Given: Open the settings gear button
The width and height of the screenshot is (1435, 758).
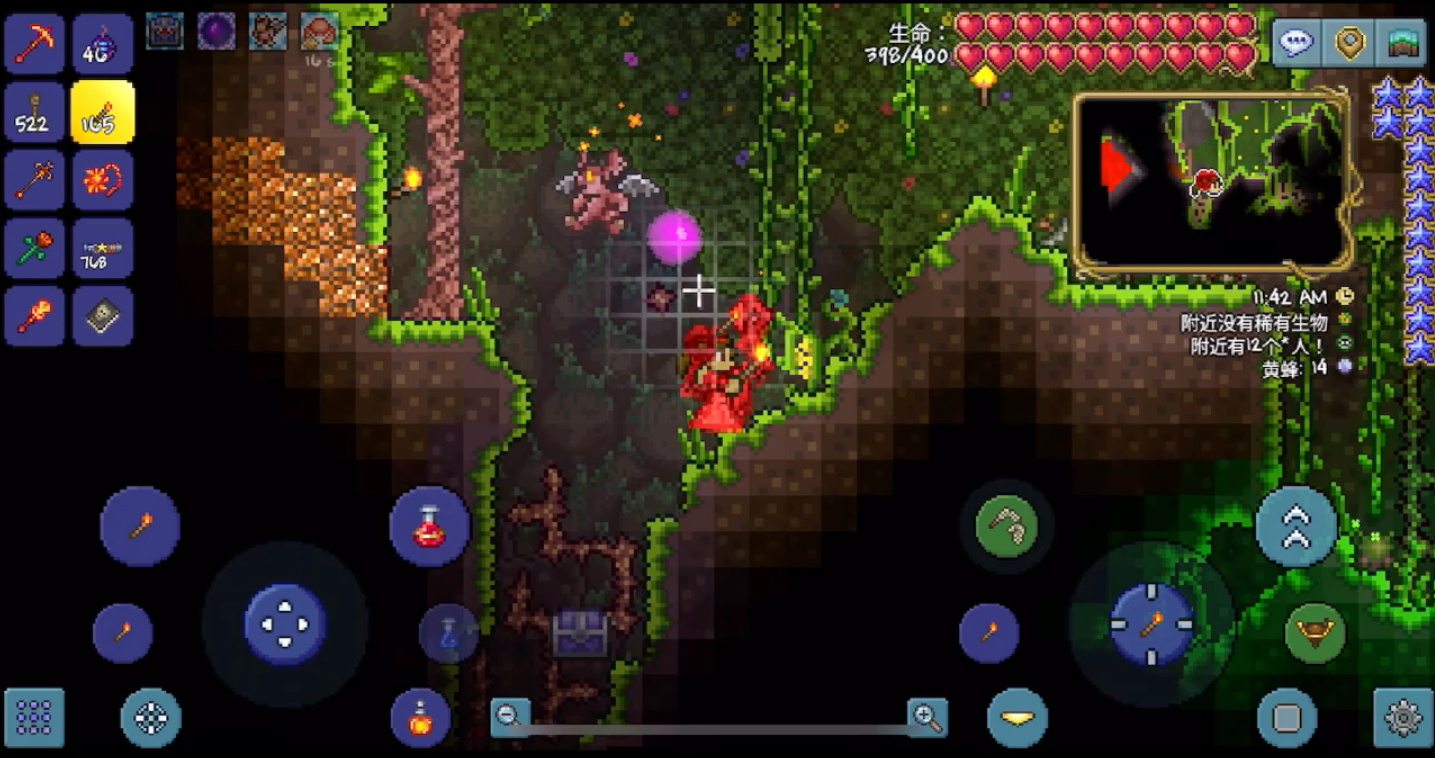Looking at the screenshot, I should click(1403, 717).
